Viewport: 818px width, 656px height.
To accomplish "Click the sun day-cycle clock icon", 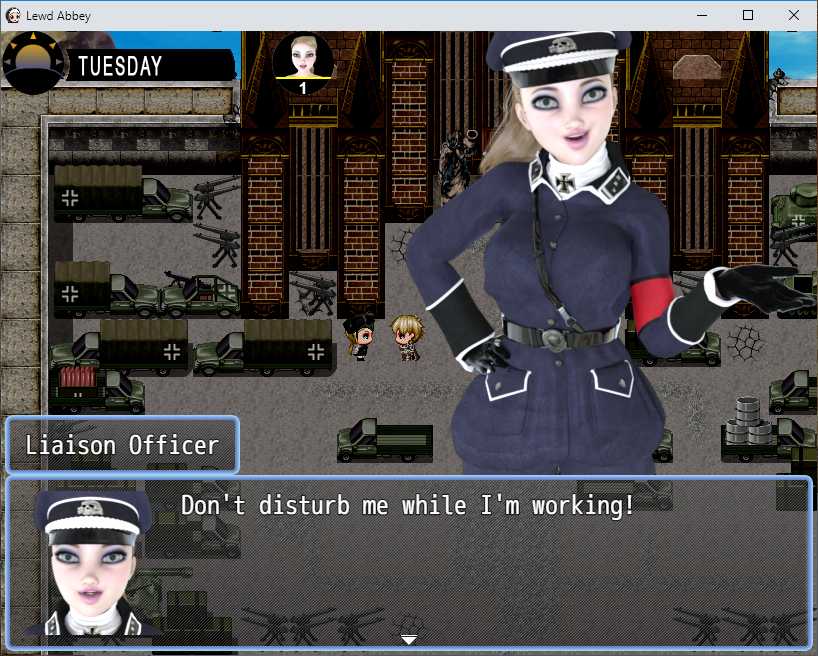I will point(33,63).
